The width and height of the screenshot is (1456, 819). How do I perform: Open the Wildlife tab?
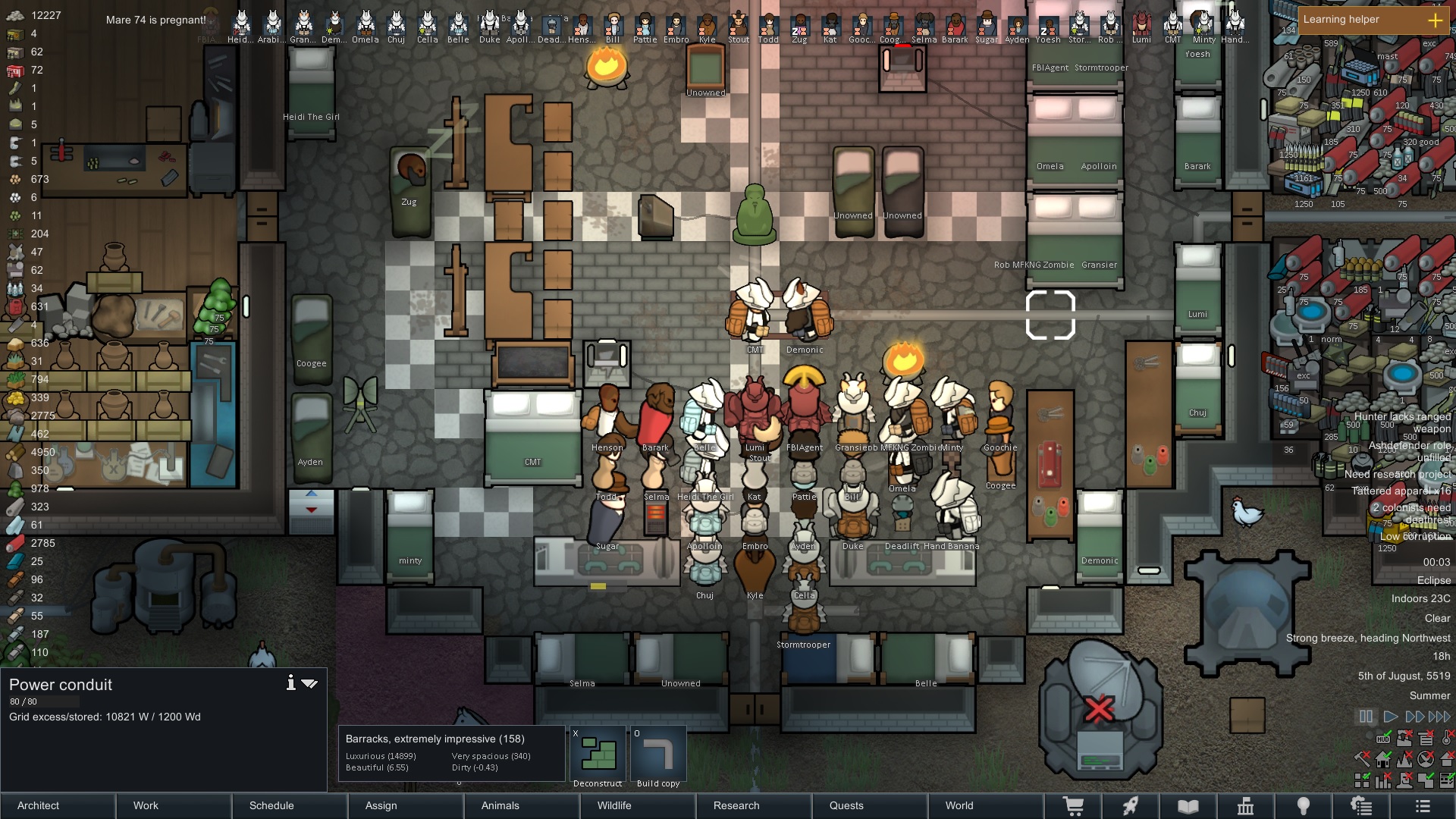638,805
